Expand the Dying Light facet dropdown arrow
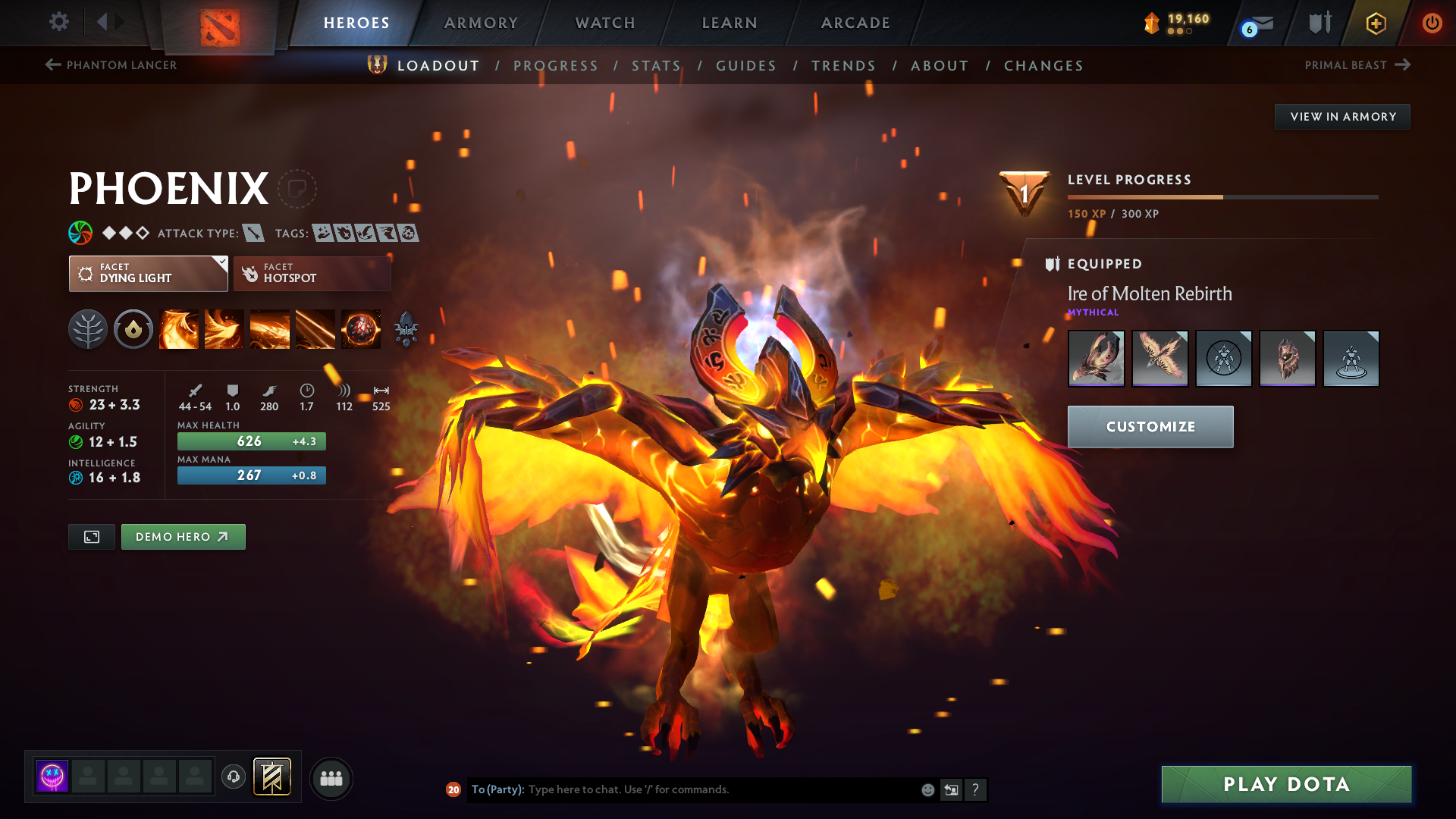Image resolution: width=1456 pixels, height=819 pixels. tap(221, 263)
